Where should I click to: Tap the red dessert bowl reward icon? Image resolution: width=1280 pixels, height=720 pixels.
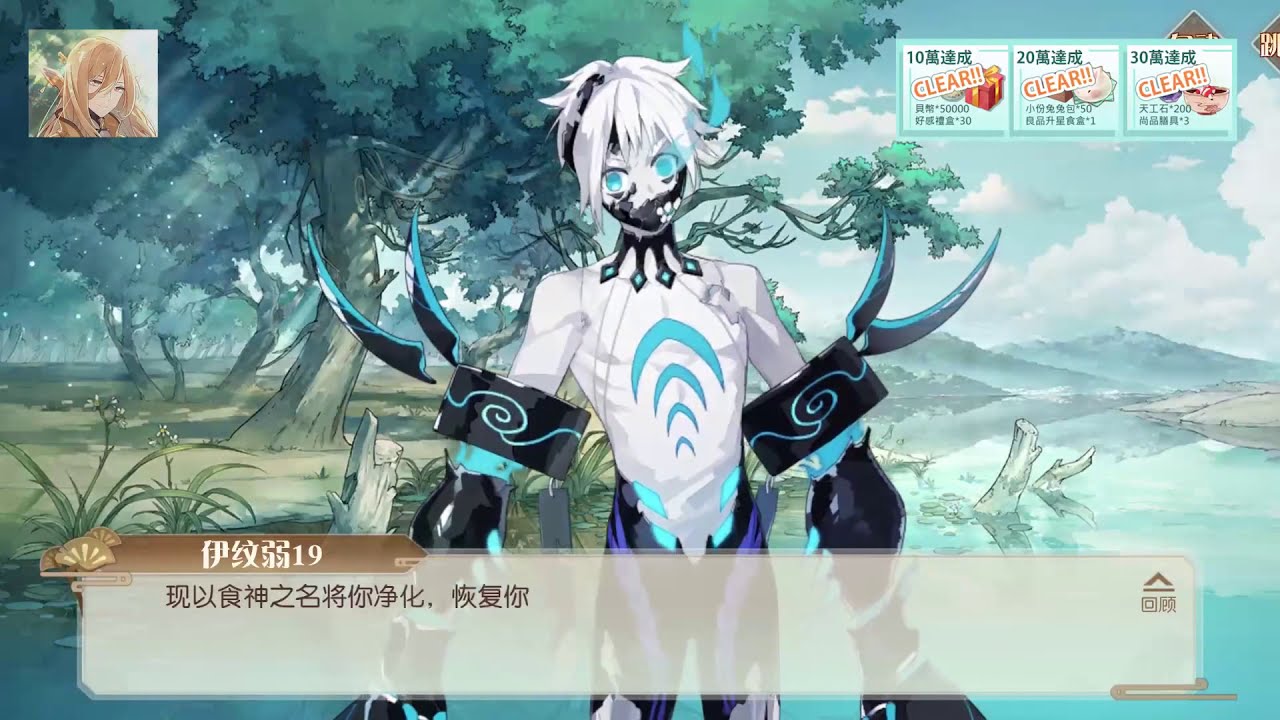pos(1205,97)
